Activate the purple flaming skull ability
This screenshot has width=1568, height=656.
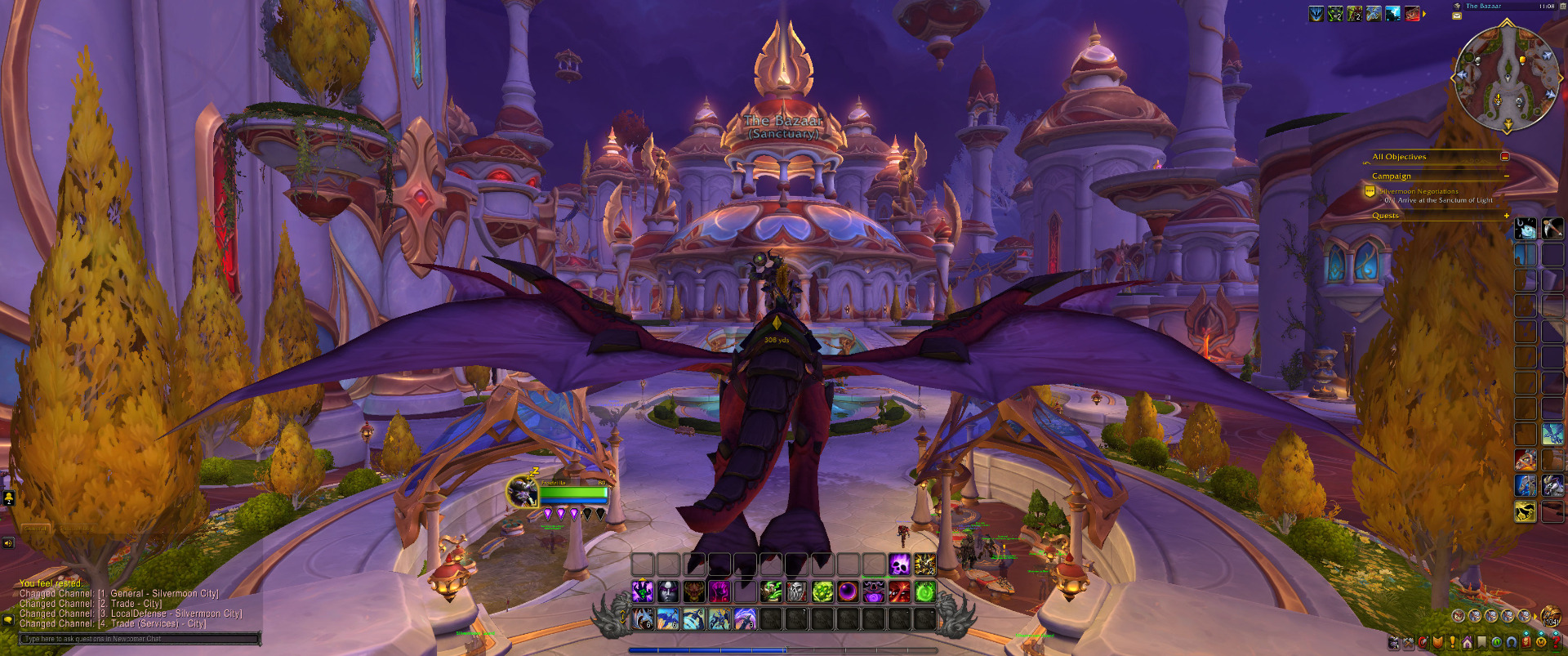pyautogui.click(x=899, y=565)
